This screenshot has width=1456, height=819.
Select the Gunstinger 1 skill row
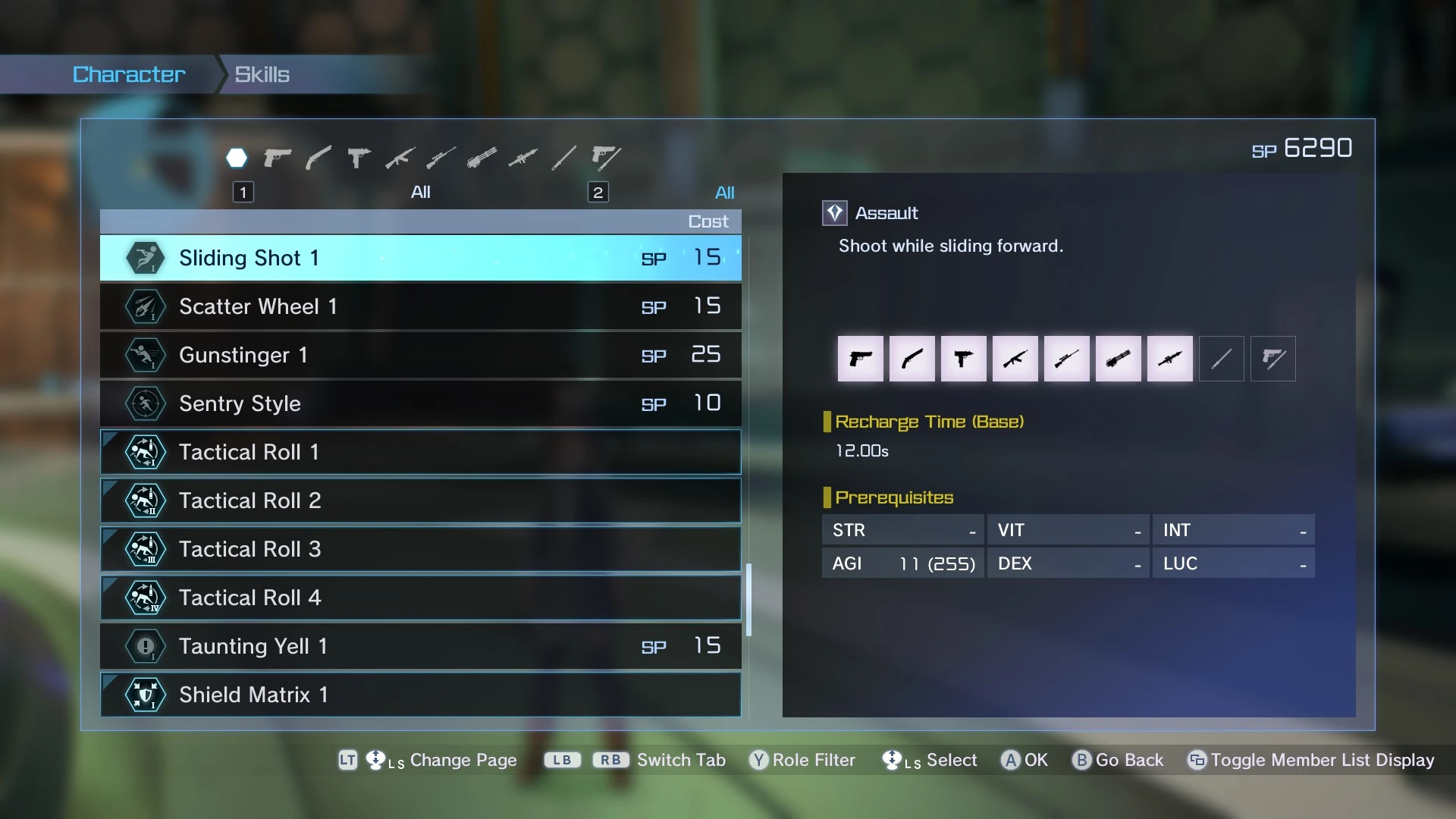pos(420,355)
